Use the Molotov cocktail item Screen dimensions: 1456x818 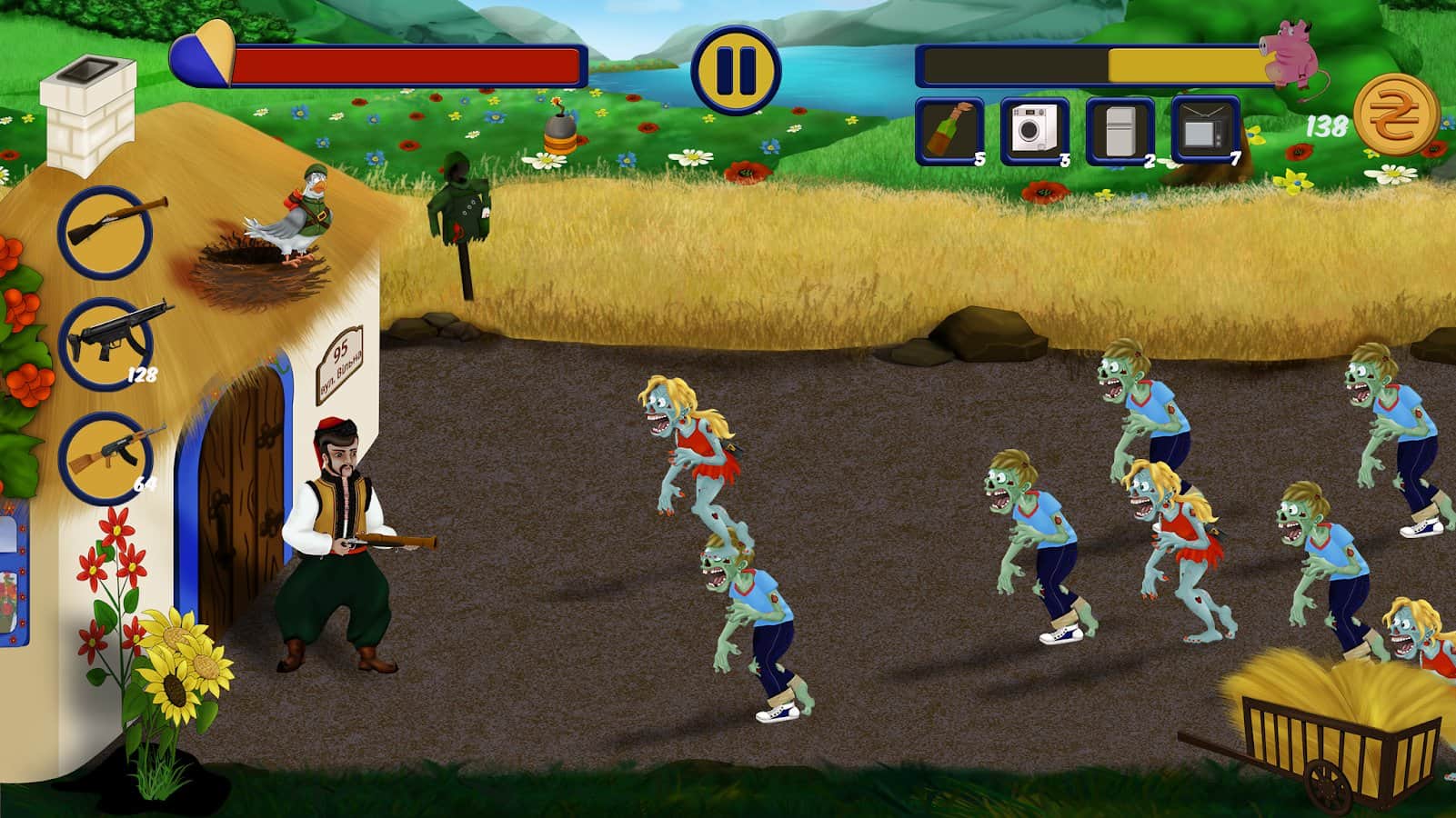[949, 131]
